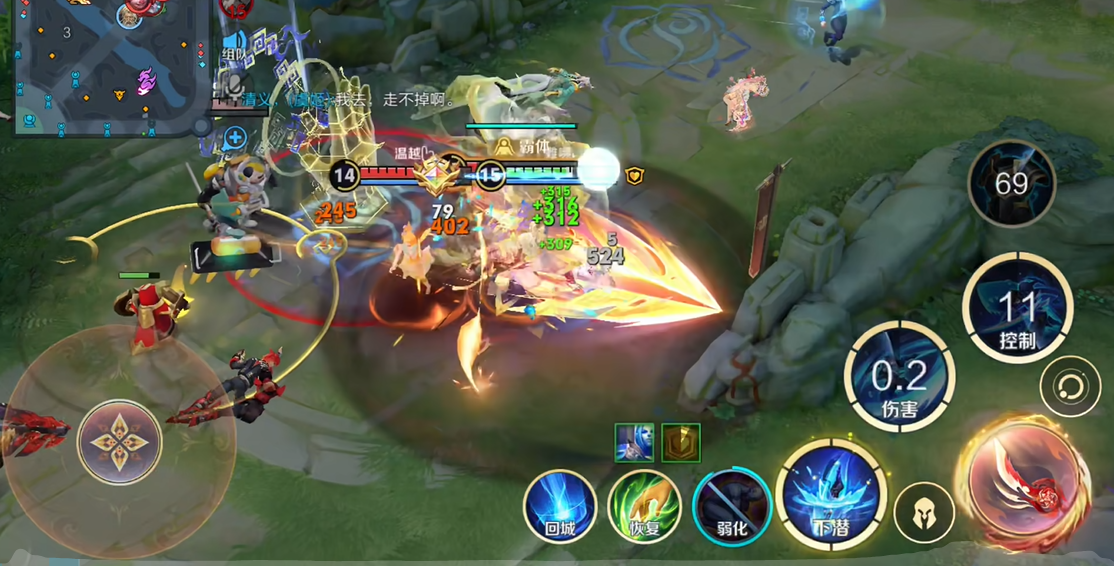The width and height of the screenshot is (1114, 566).
Task: Tap the helmet hero-targeting button
Action: coord(923,512)
